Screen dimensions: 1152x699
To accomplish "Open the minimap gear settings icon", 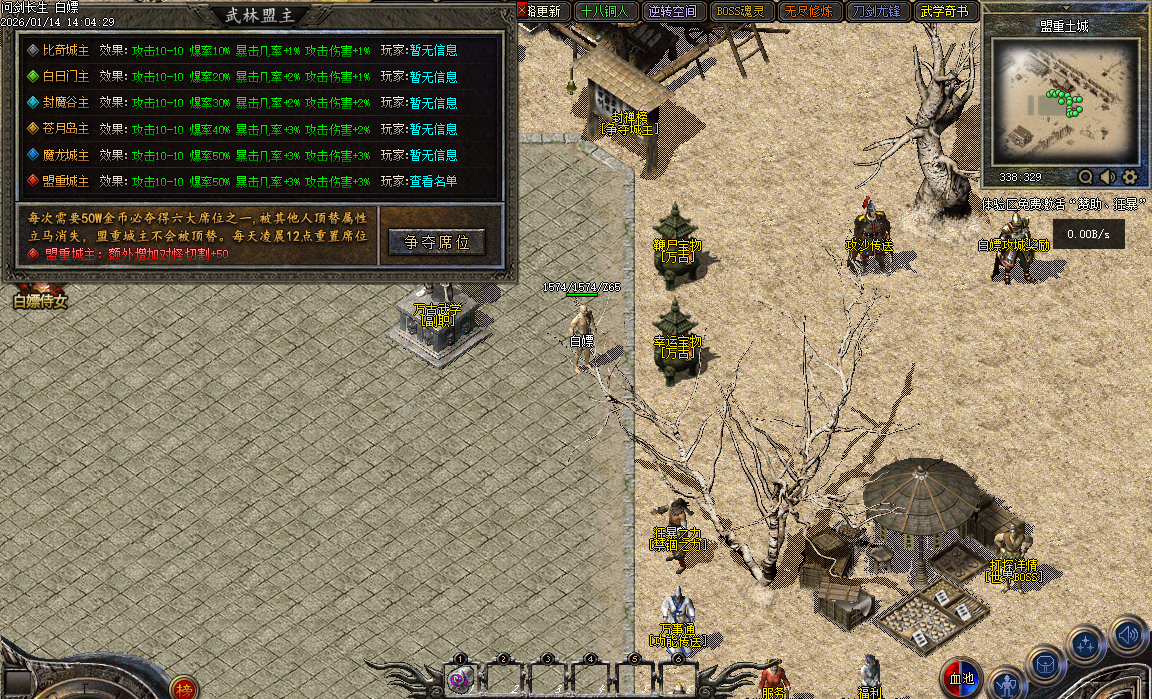I will pos(1130,177).
